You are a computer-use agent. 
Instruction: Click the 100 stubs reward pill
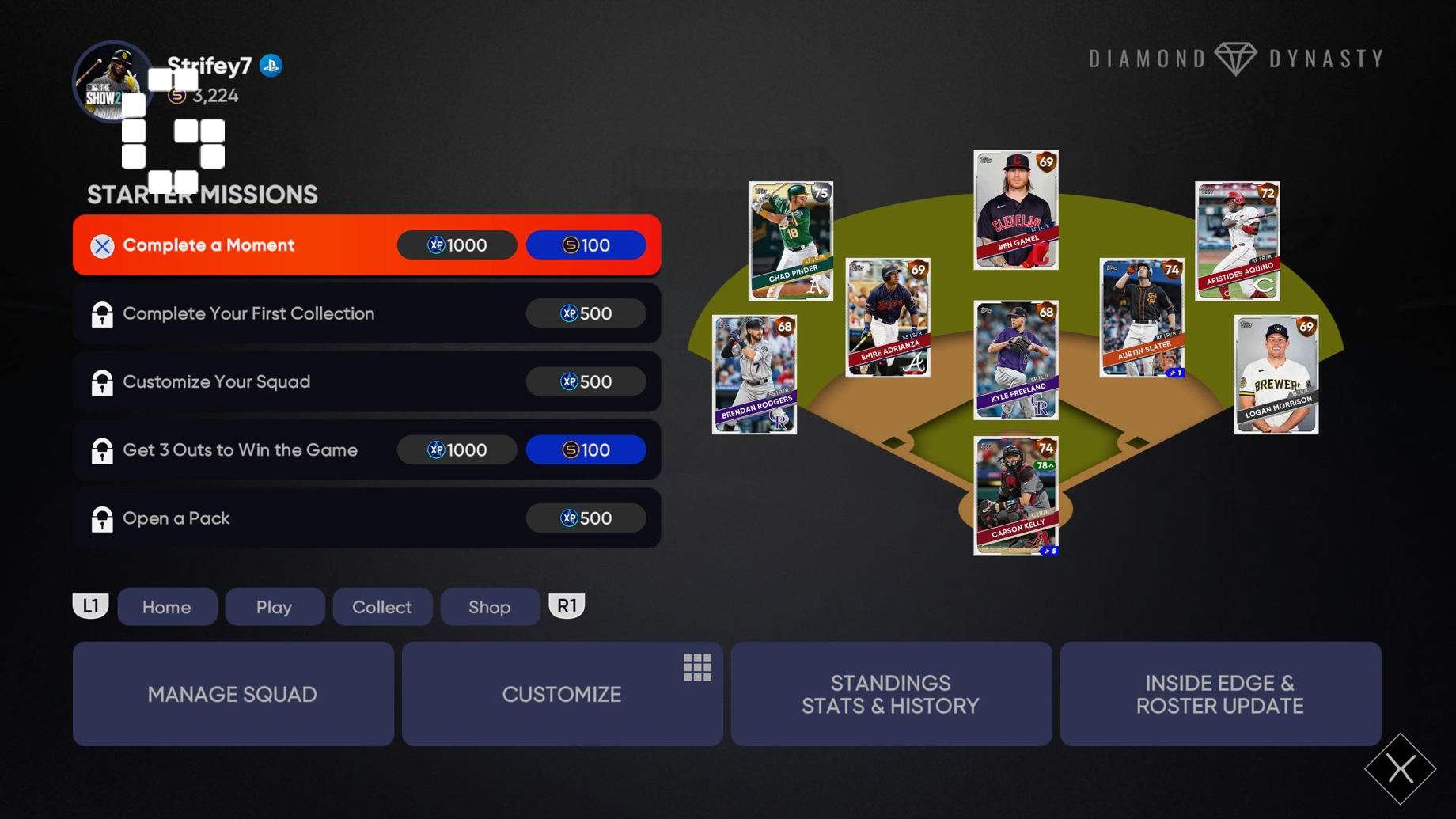[x=586, y=245]
